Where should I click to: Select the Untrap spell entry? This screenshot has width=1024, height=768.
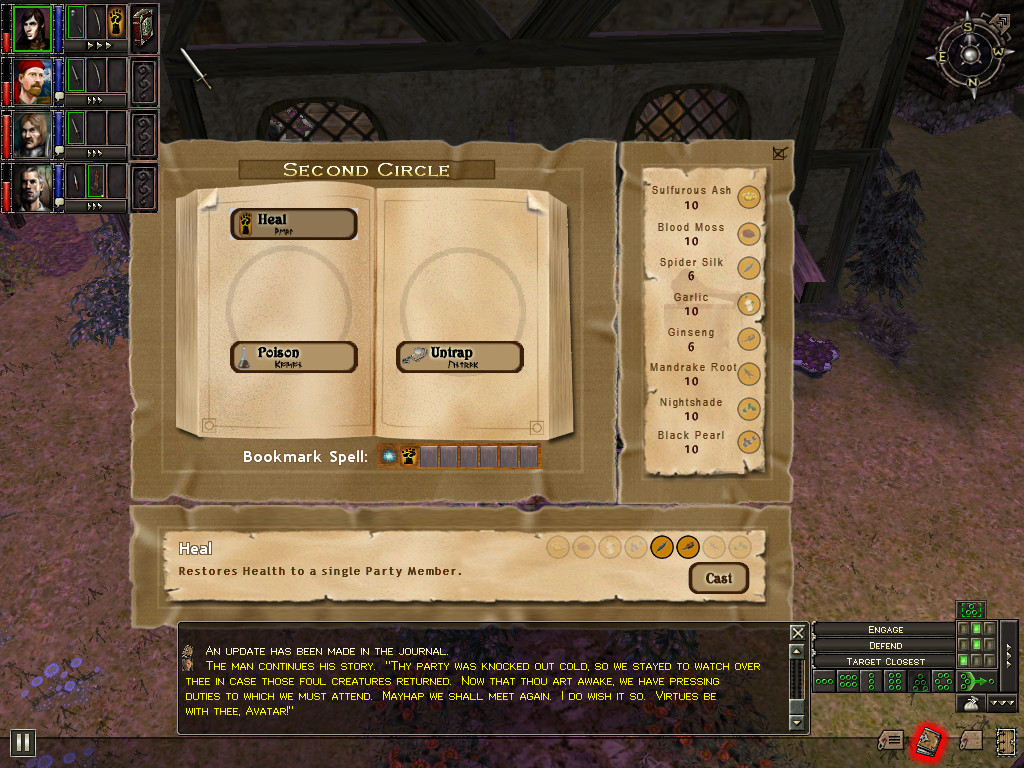pyautogui.click(x=460, y=357)
